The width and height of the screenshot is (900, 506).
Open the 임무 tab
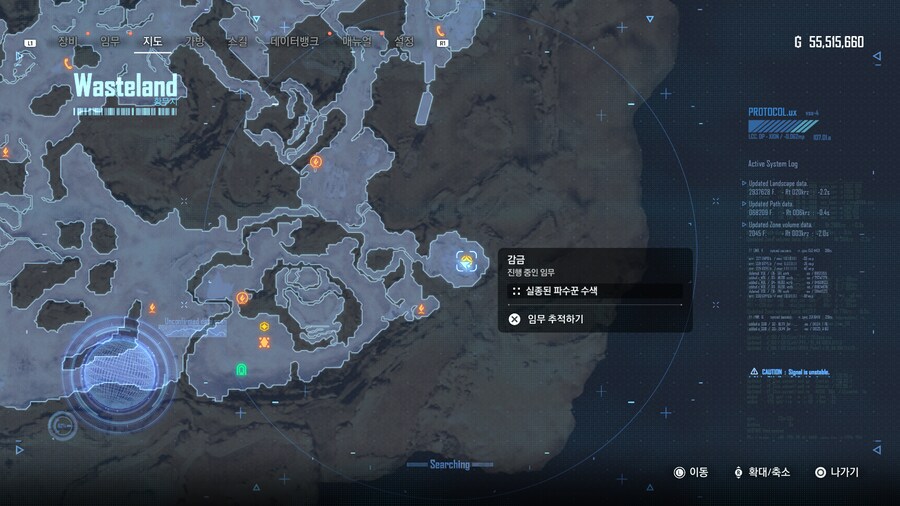coord(110,41)
